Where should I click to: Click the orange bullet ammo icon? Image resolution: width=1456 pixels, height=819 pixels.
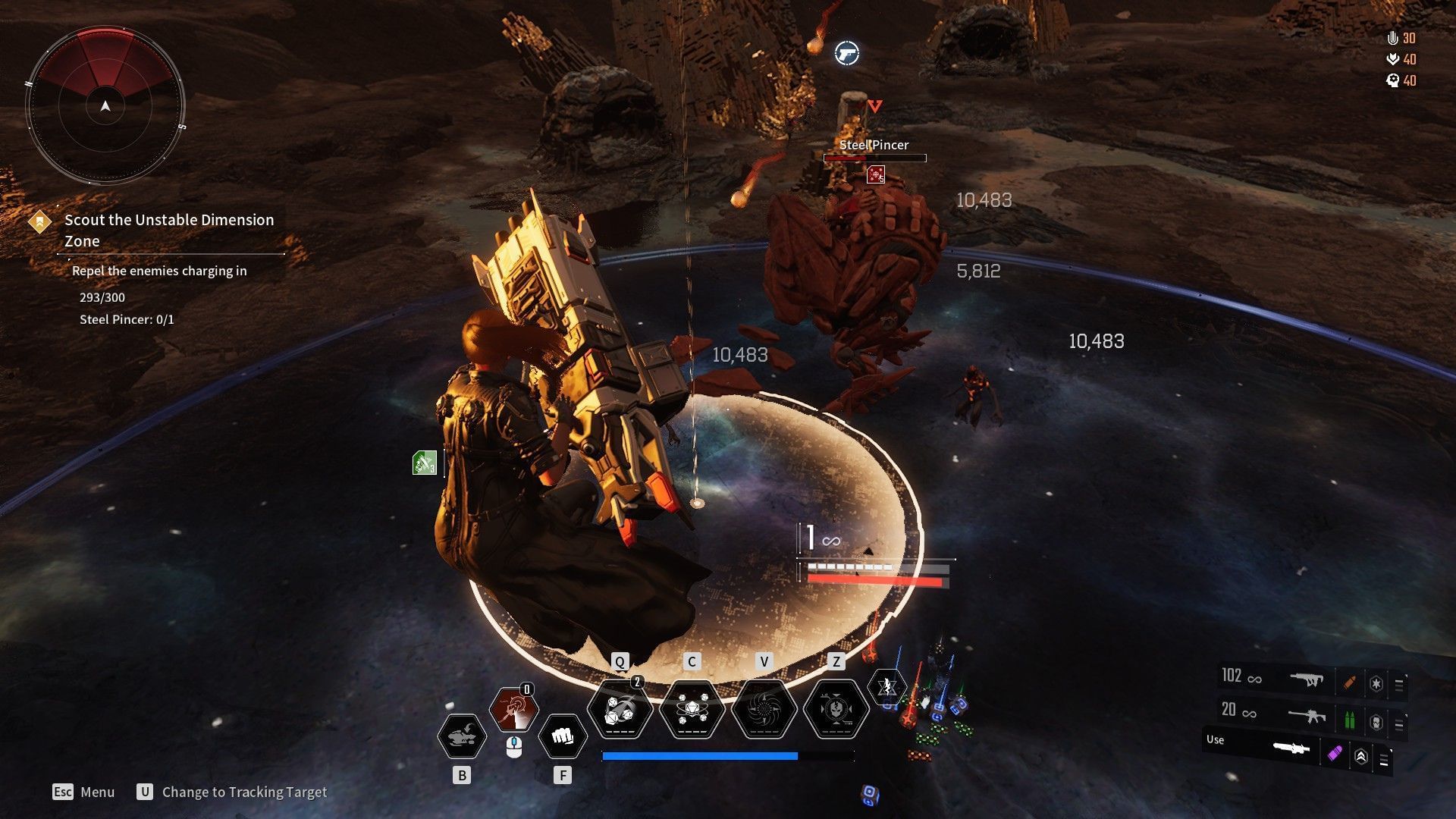1349,682
